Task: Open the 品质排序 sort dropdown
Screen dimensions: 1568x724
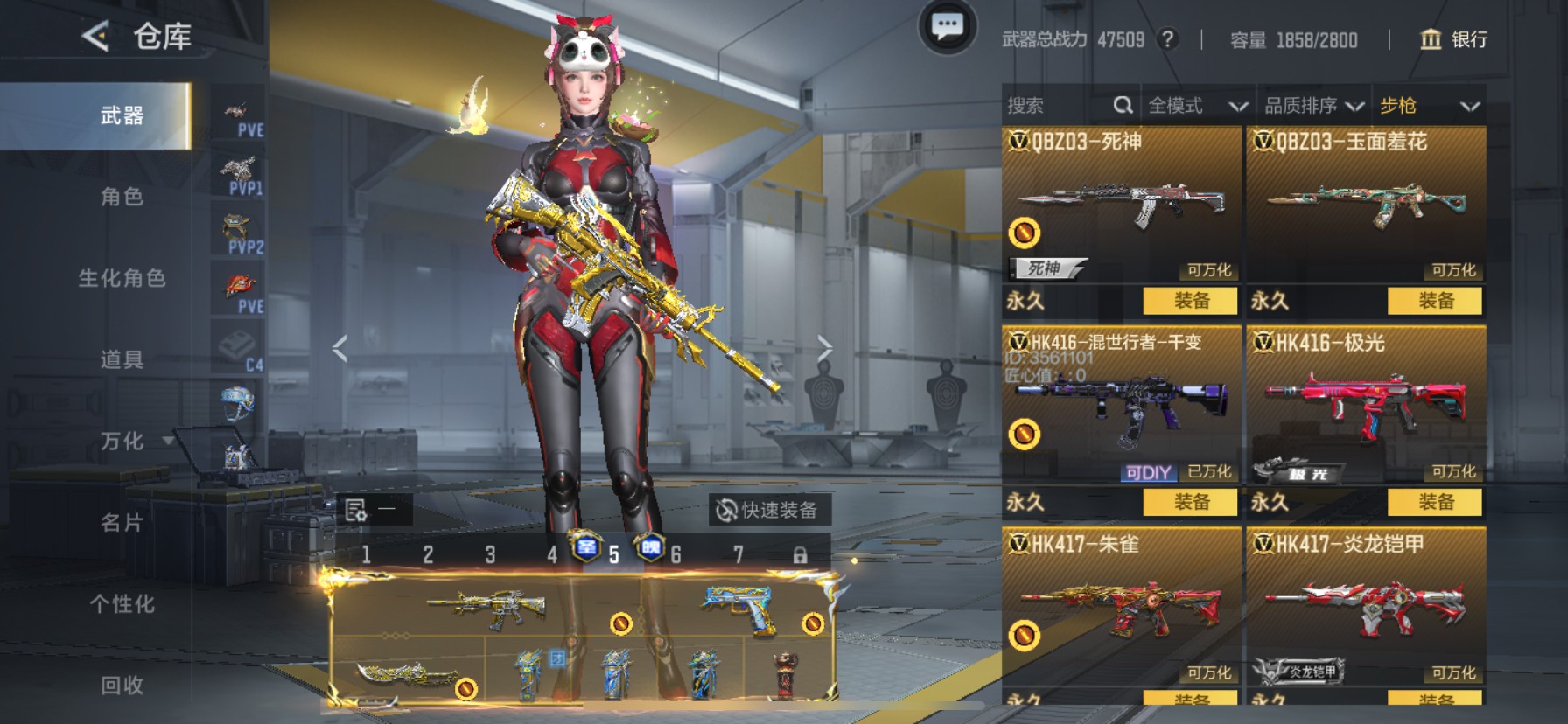Action: point(1313,106)
